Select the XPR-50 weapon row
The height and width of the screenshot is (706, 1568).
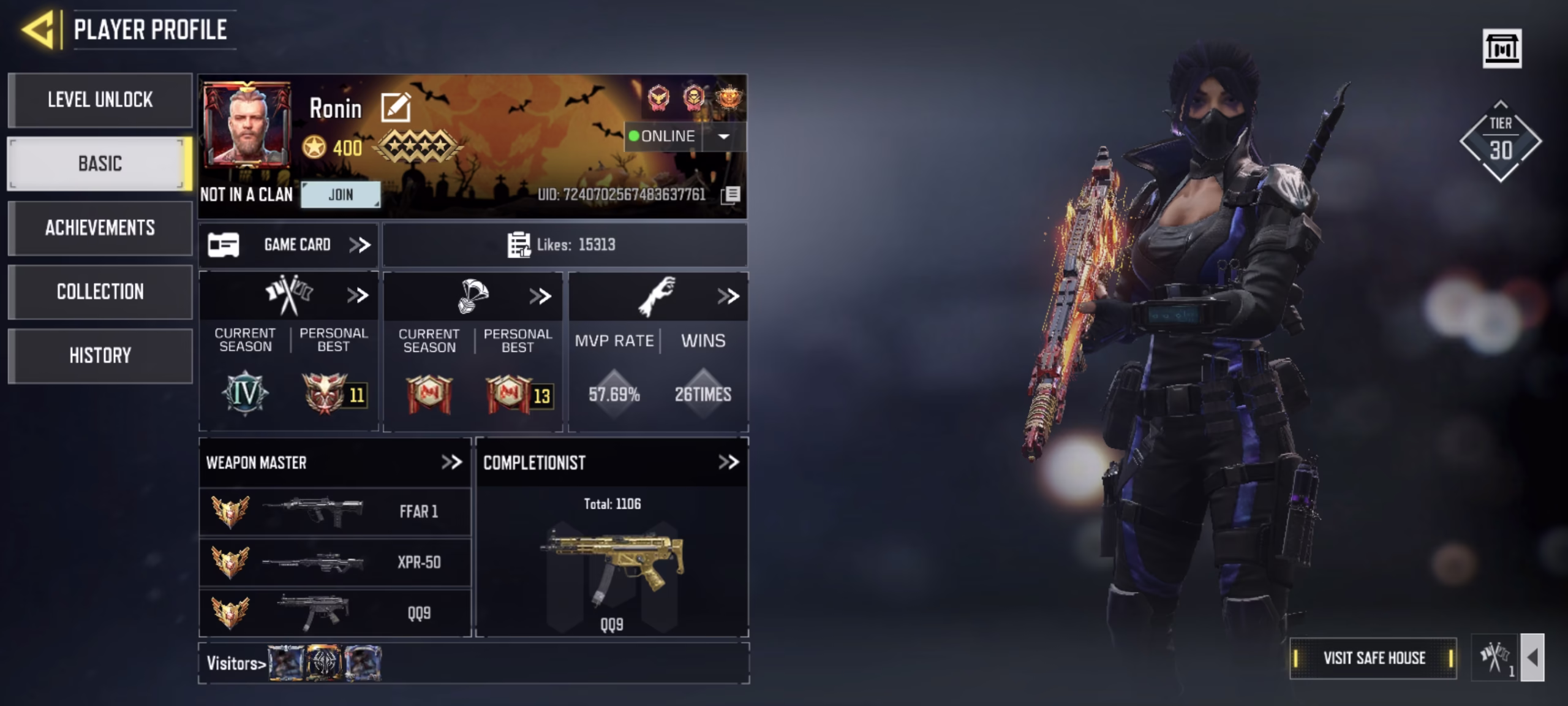tap(335, 562)
